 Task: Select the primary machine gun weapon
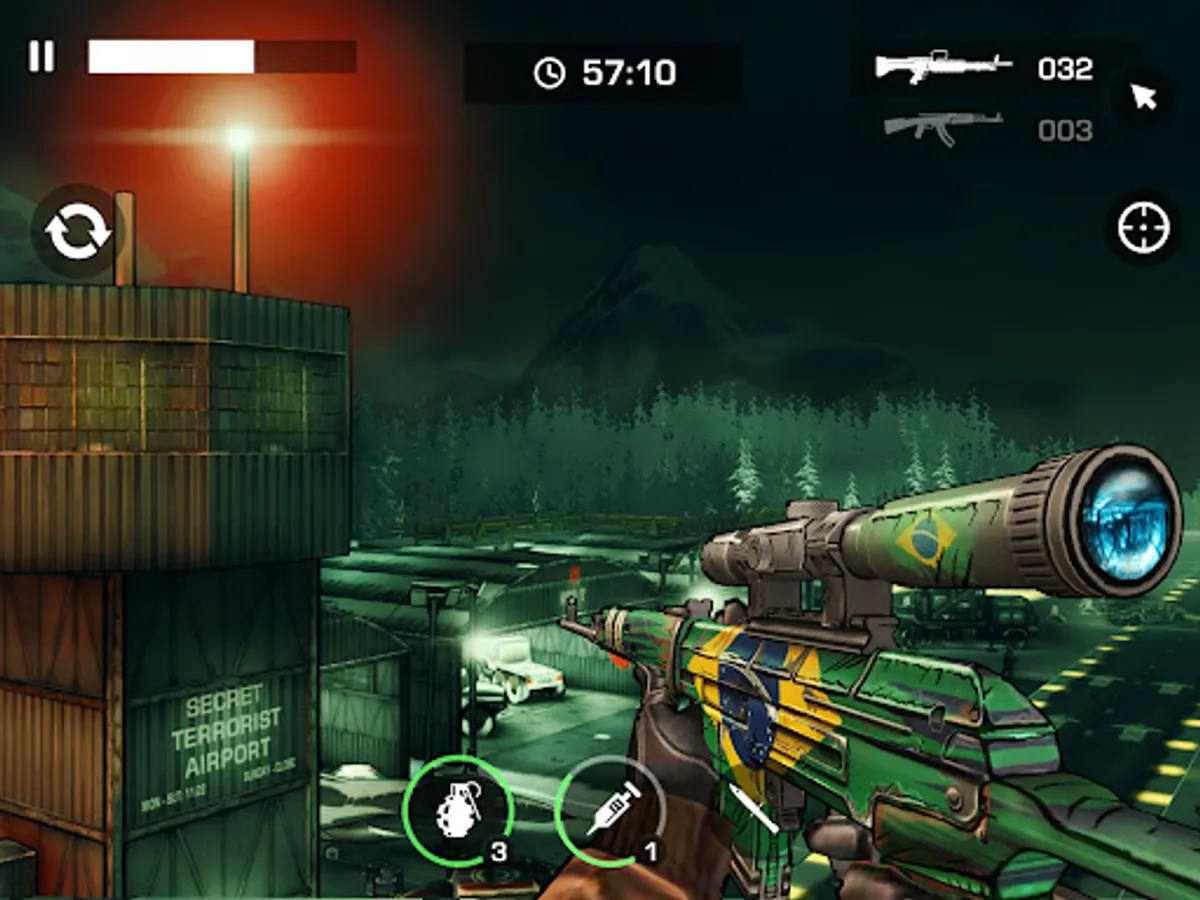(x=943, y=67)
